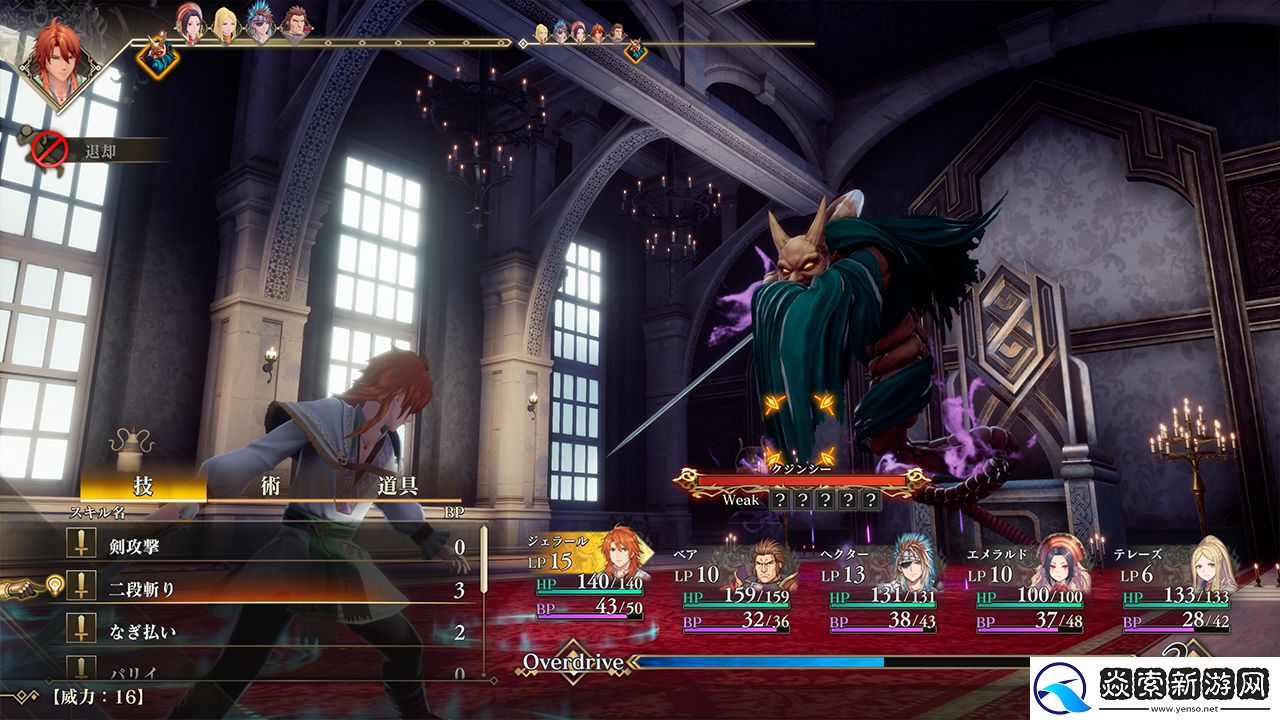Click the 退却 retreat option
Viewport: 1280px width, 720px height.
pos(100,151)
